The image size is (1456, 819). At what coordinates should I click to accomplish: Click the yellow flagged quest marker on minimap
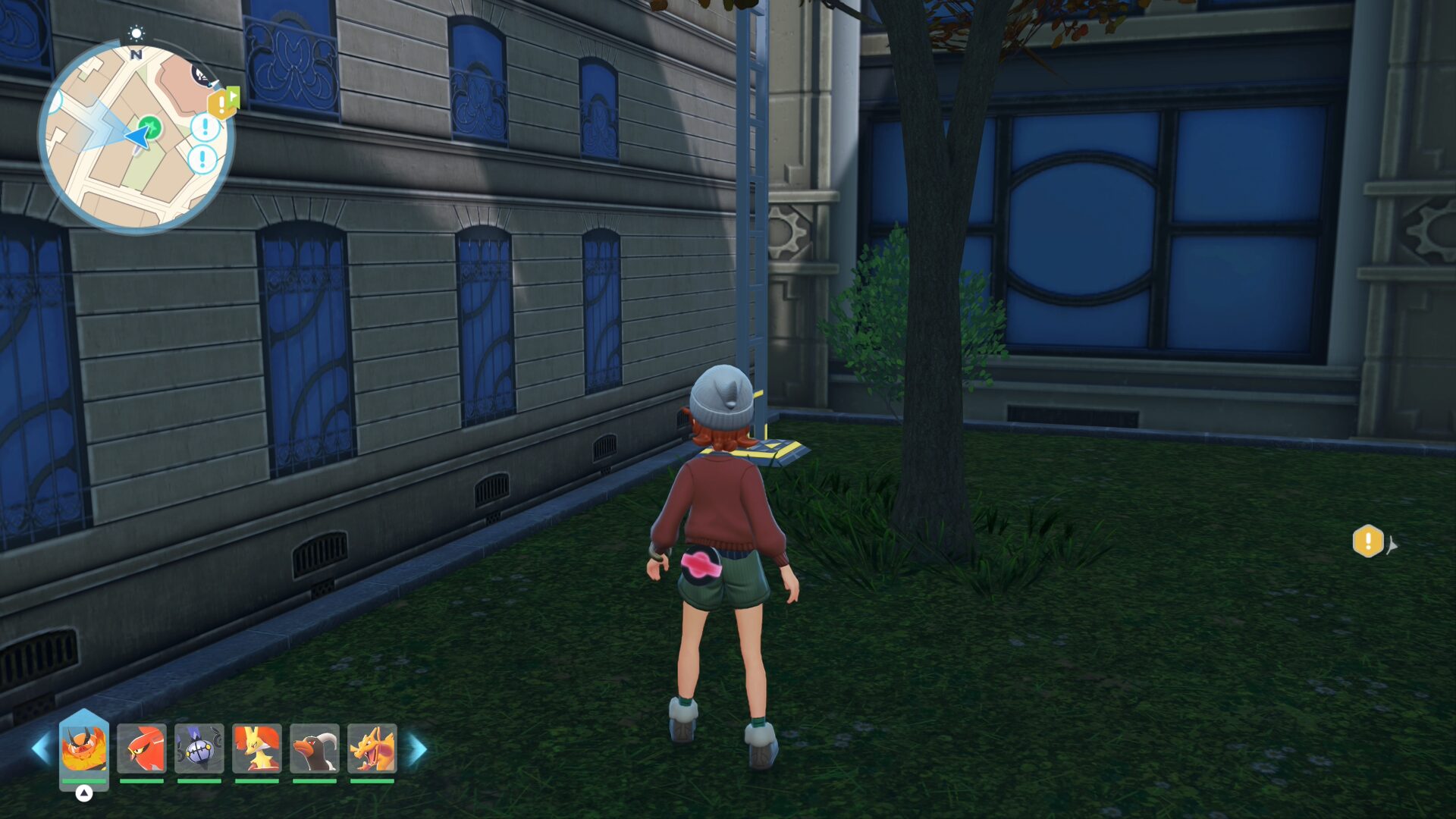tap(223, 102)
